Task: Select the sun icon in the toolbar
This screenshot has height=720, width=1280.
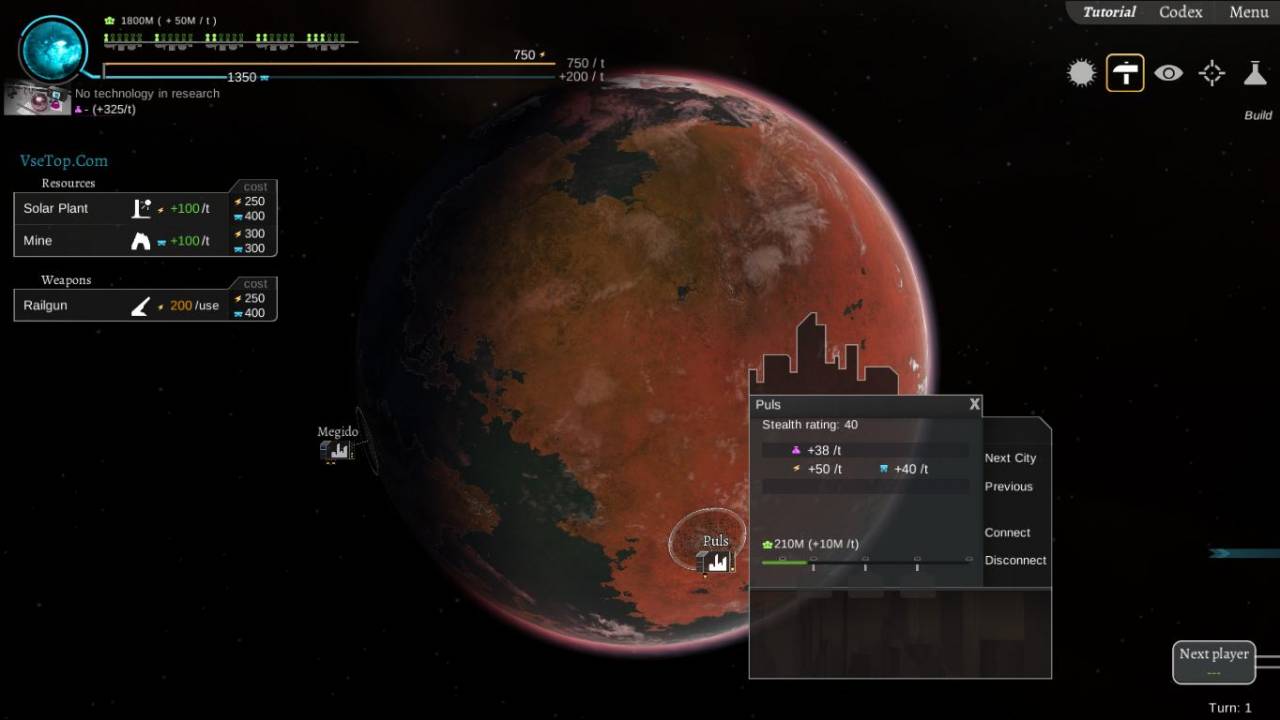Action: (x=1081, y=73)
